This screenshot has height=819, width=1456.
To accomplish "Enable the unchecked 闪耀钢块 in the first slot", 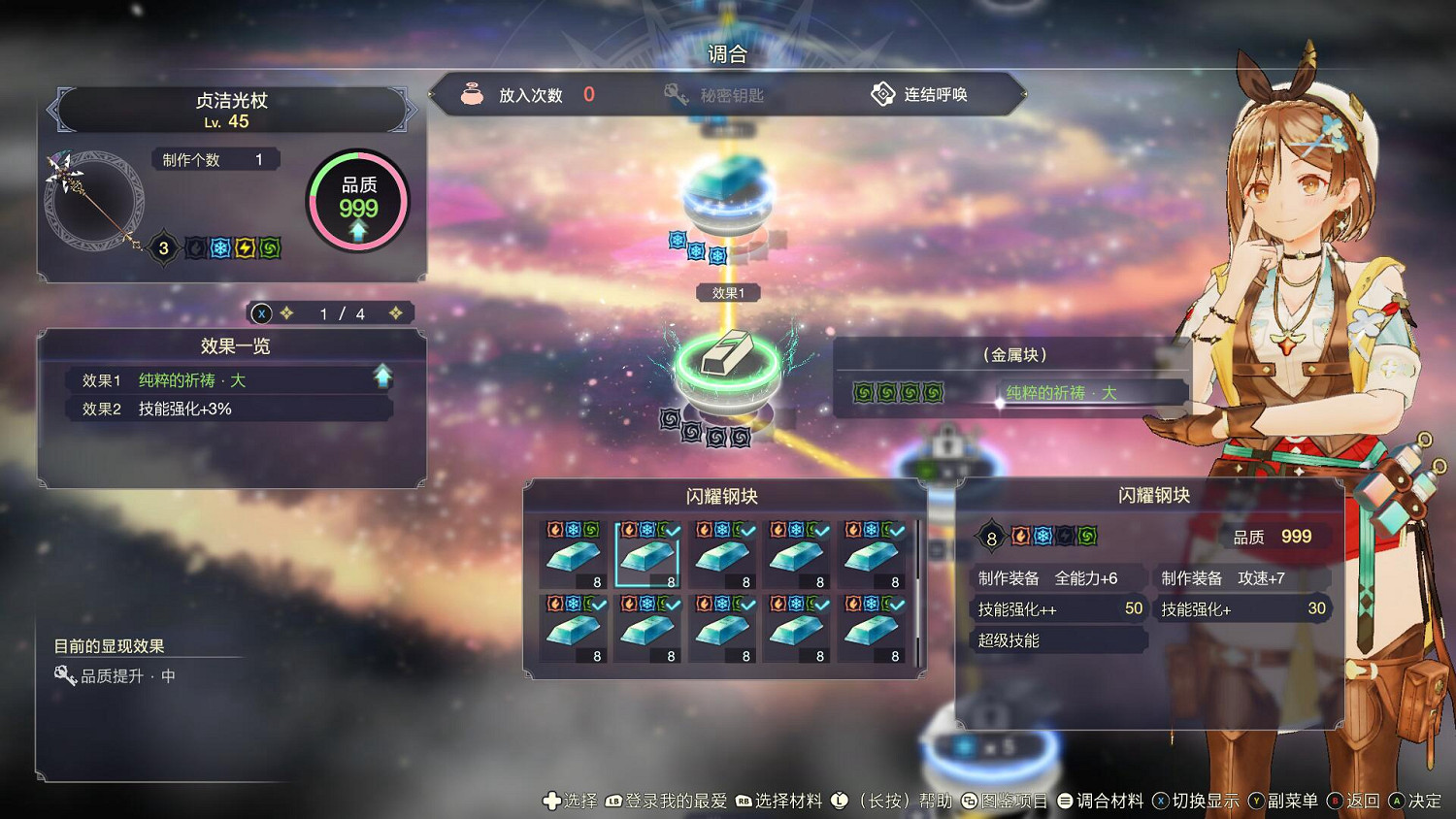I will click(x=575, y=555).
